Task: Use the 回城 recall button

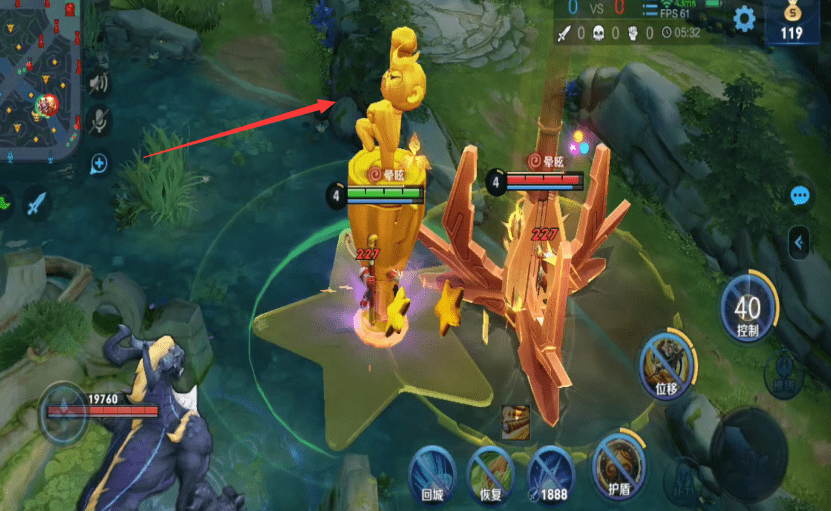Action: (433, 470)
